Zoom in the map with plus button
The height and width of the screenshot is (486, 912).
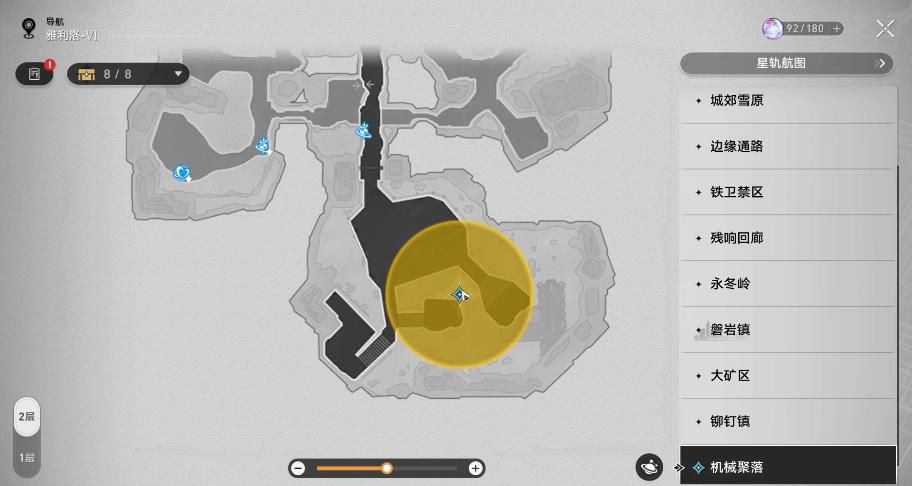(476, 468)
